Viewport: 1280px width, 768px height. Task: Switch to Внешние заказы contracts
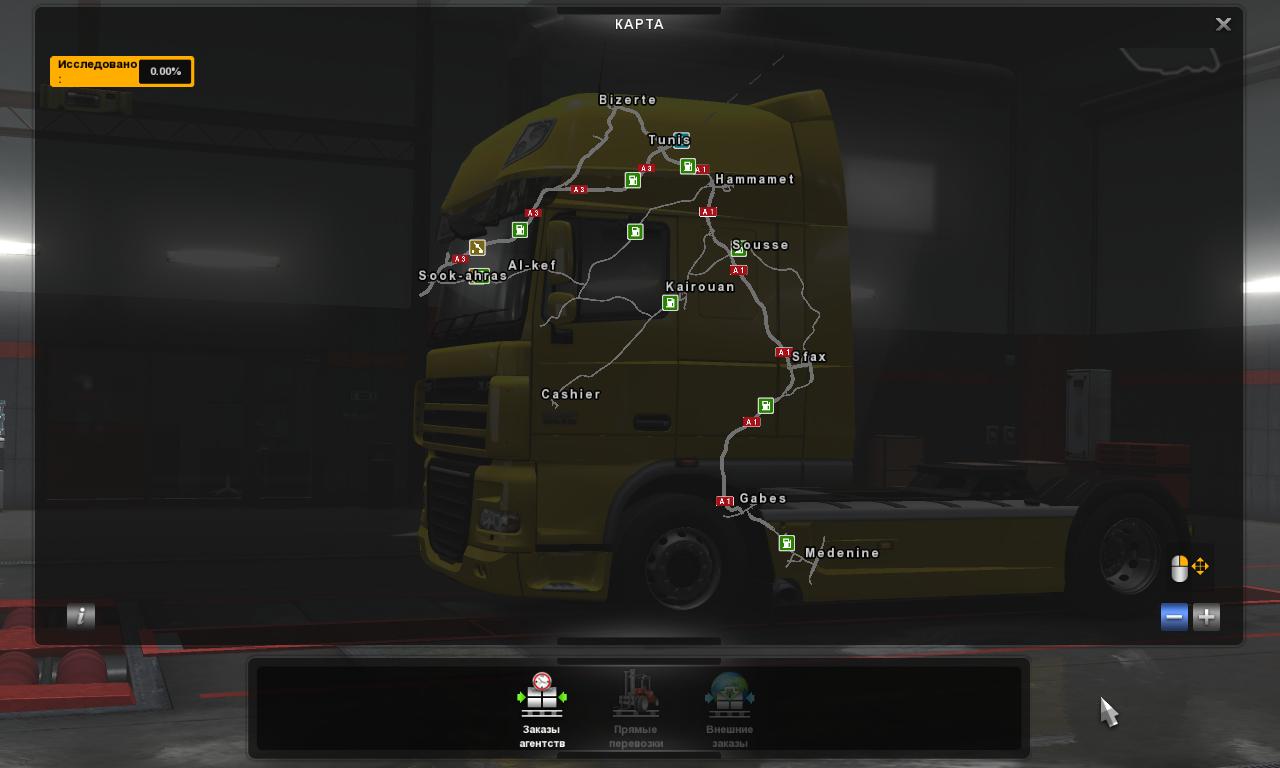(x=730, y=709)
